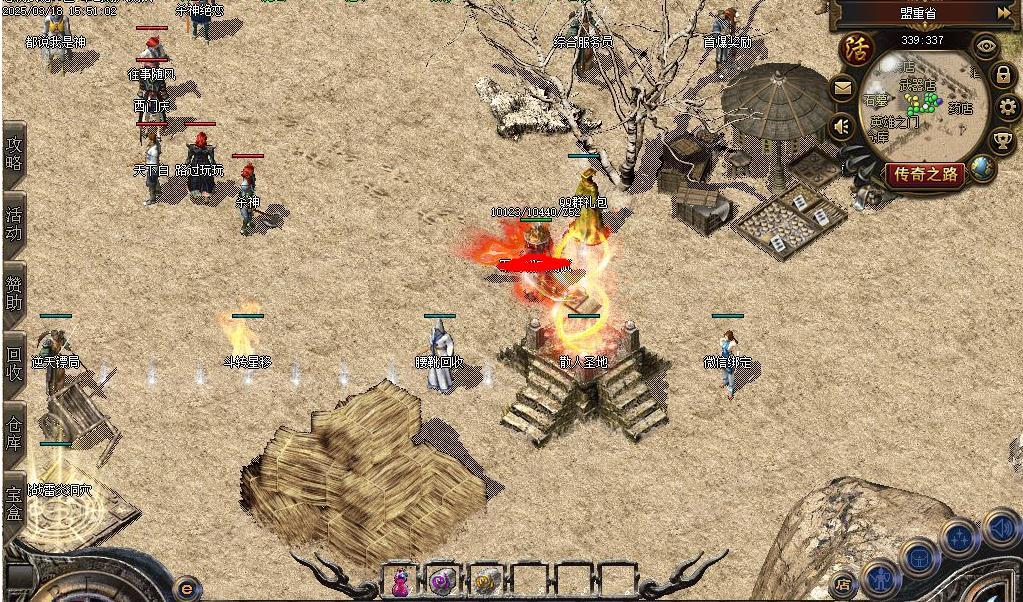Open the 回收 recycle tab
The image size is (1023, 602).
coord(14,361)
